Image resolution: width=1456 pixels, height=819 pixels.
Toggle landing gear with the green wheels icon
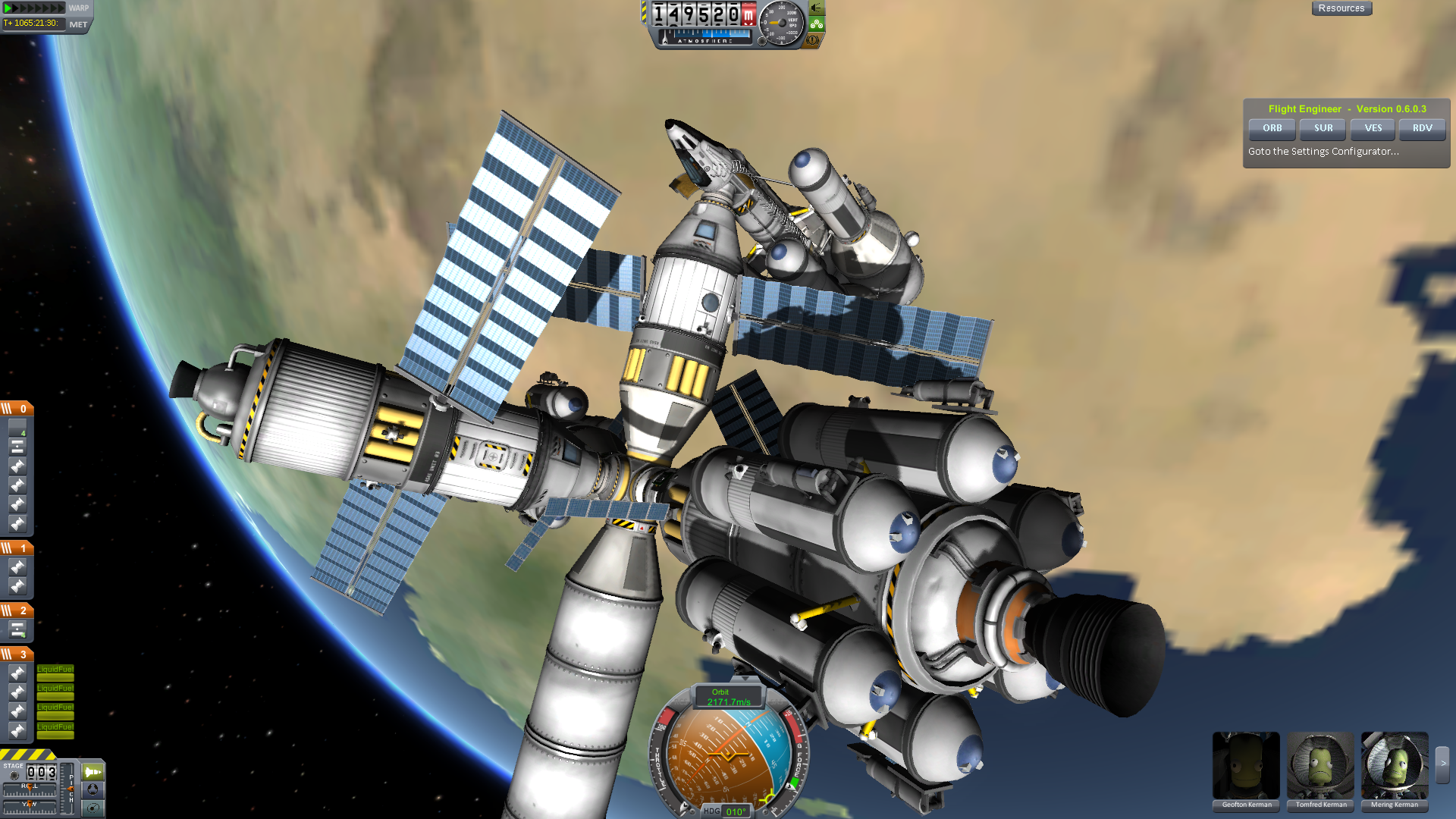817,24
